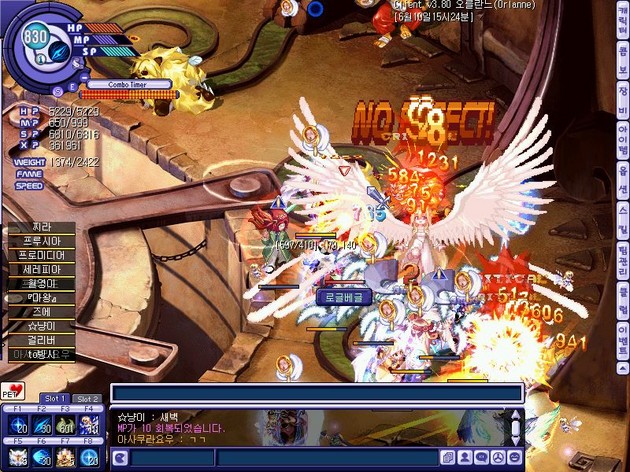
Task: Switch to the Slot 2 hotbar tab
Action: (88, 399)
